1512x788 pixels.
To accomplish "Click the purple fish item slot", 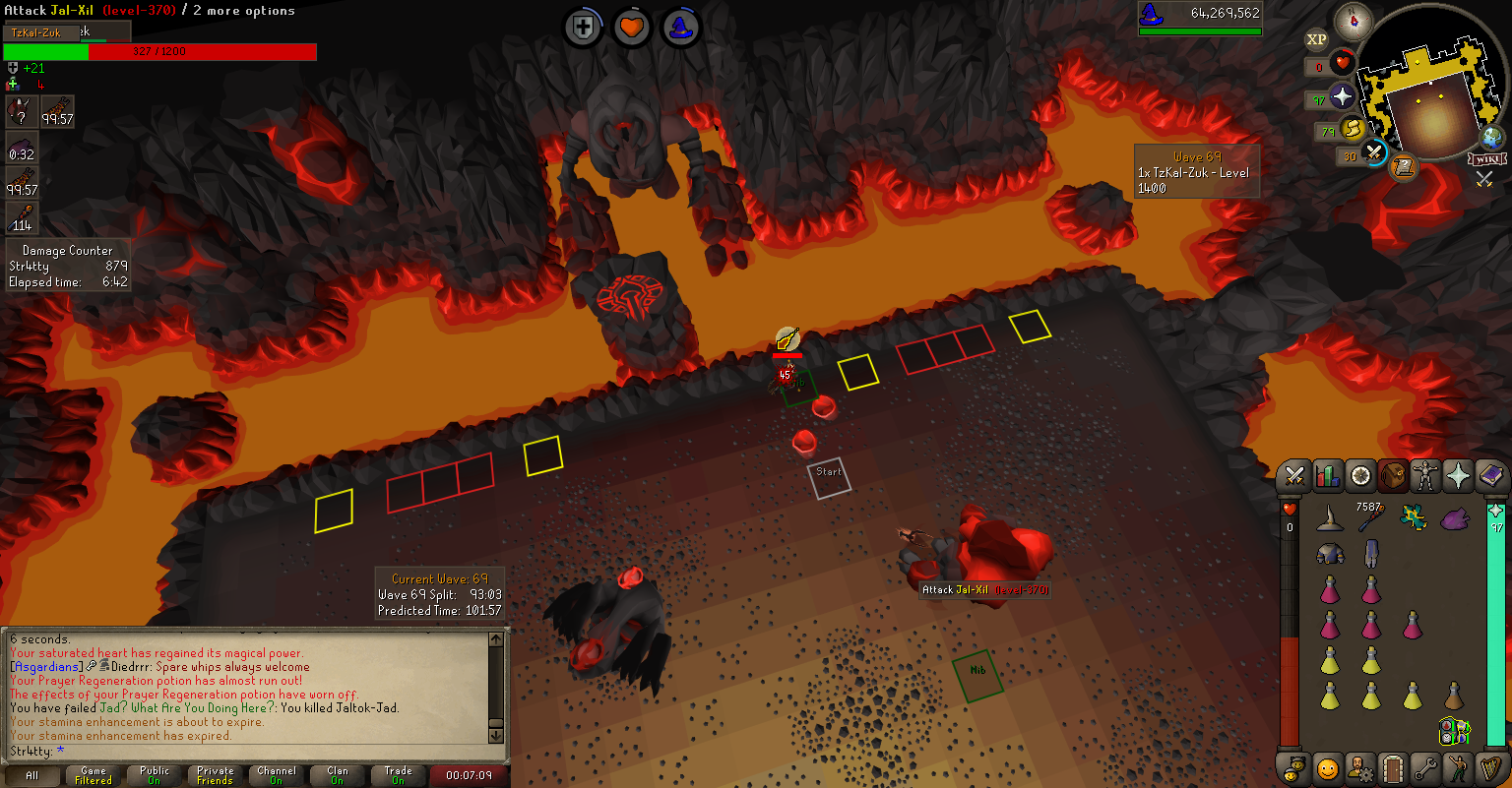I will coord(1455,517).
